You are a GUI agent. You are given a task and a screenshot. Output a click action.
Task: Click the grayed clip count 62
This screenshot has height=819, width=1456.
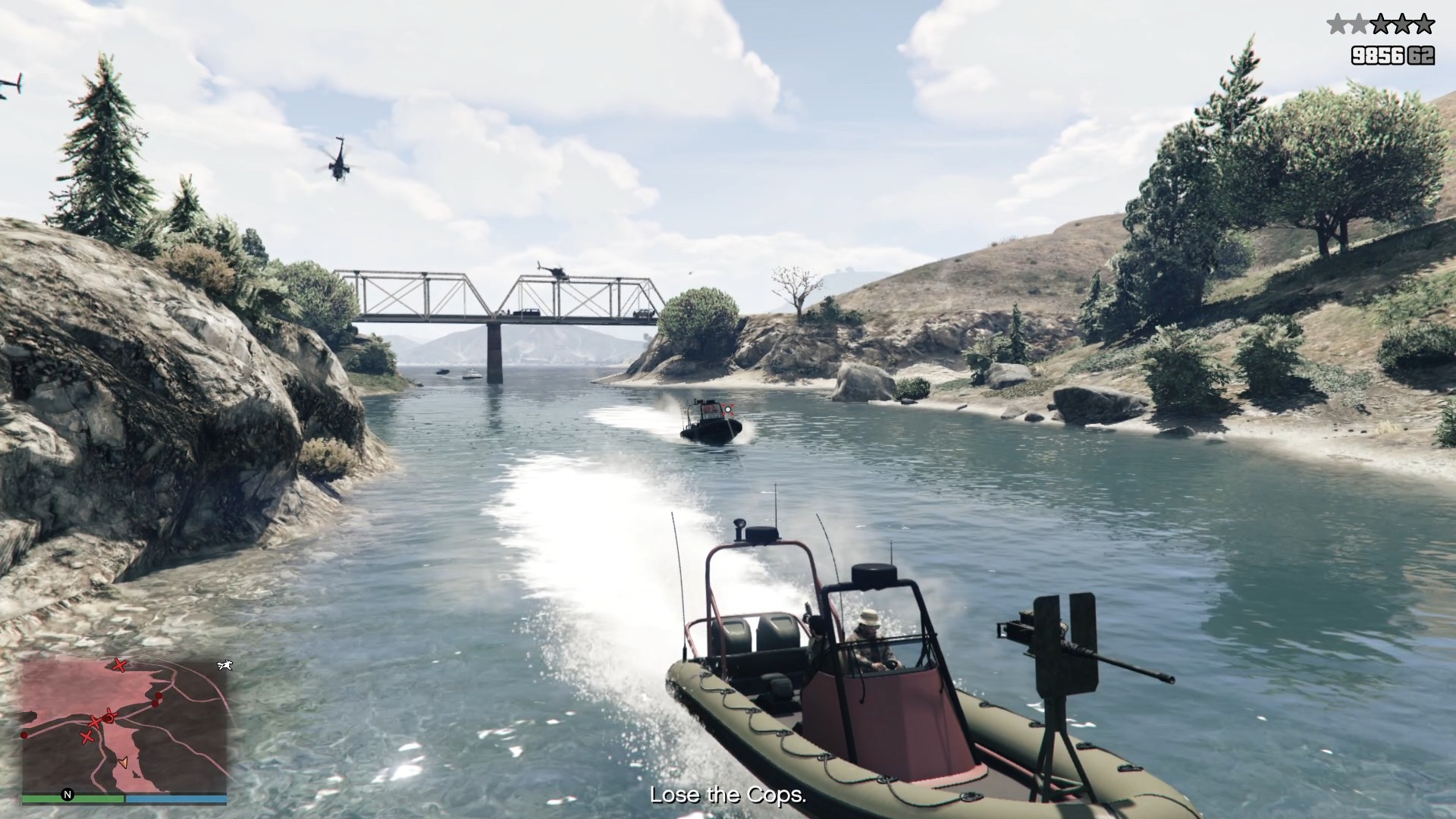point(1421,55)
